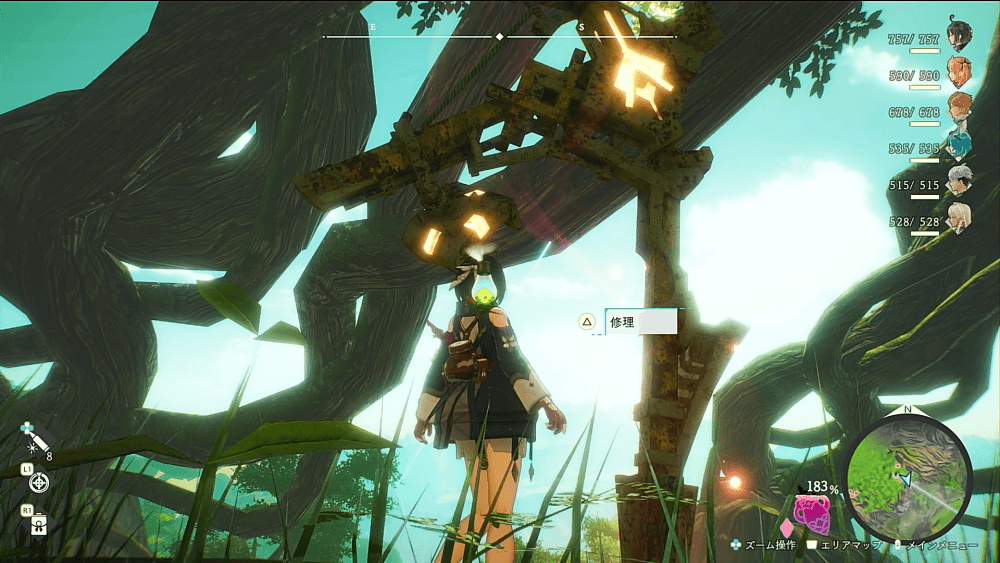Select the 修理 repair prompt

click(640, 322)
